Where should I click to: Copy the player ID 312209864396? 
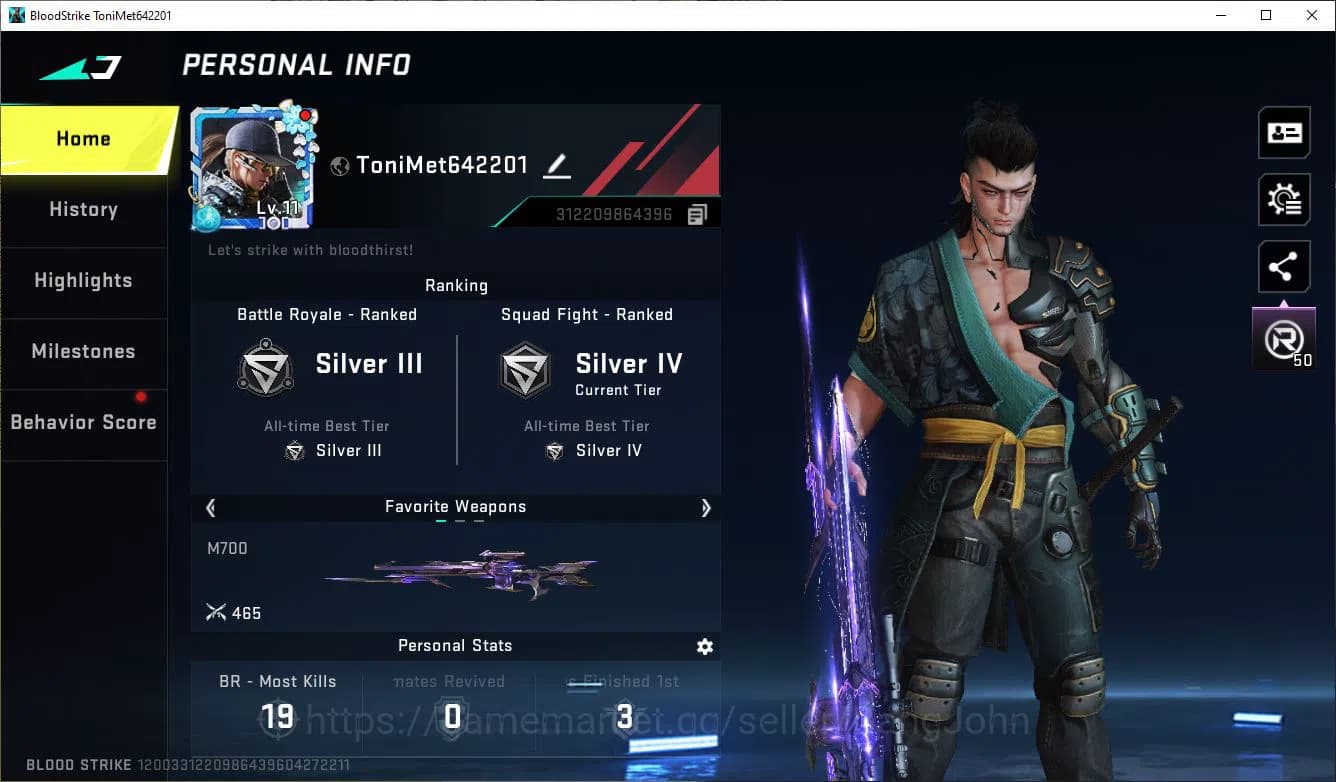[700, 212]
